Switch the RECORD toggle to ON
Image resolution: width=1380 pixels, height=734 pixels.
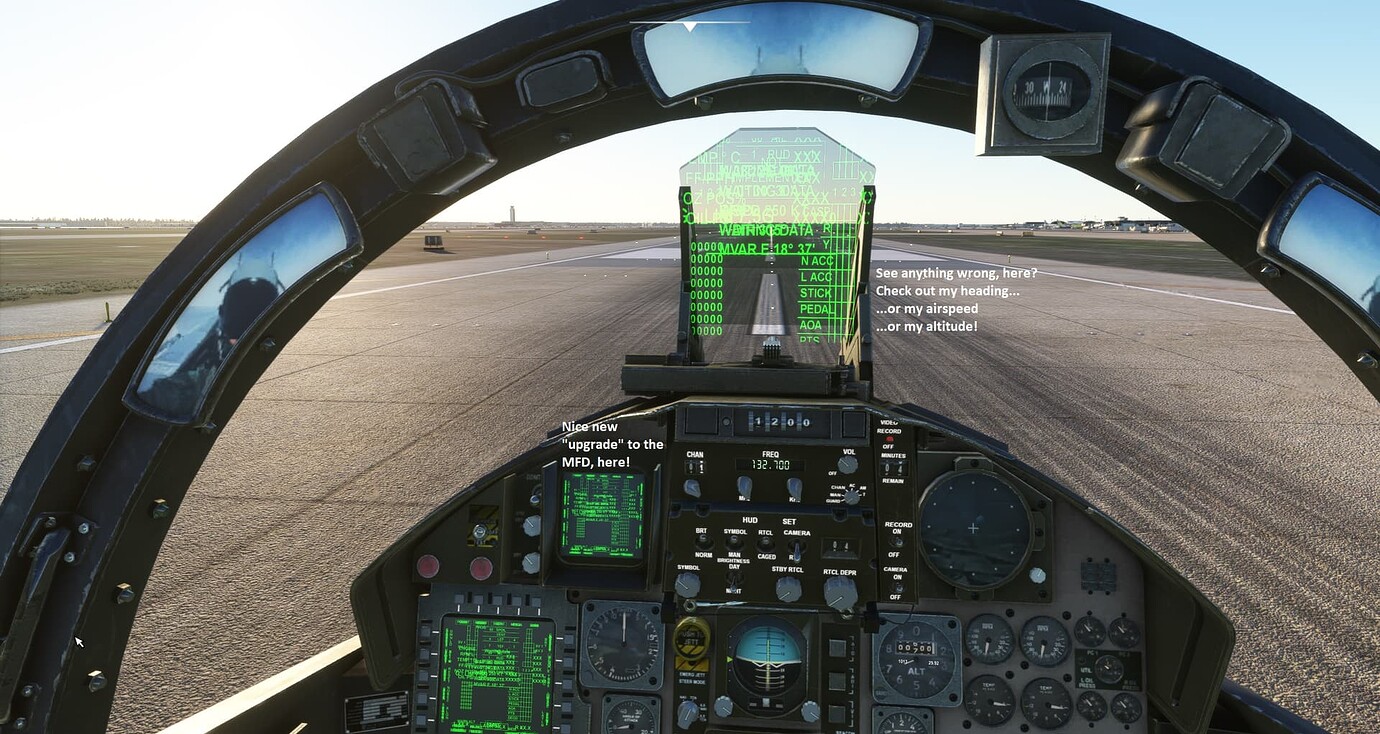897,541
